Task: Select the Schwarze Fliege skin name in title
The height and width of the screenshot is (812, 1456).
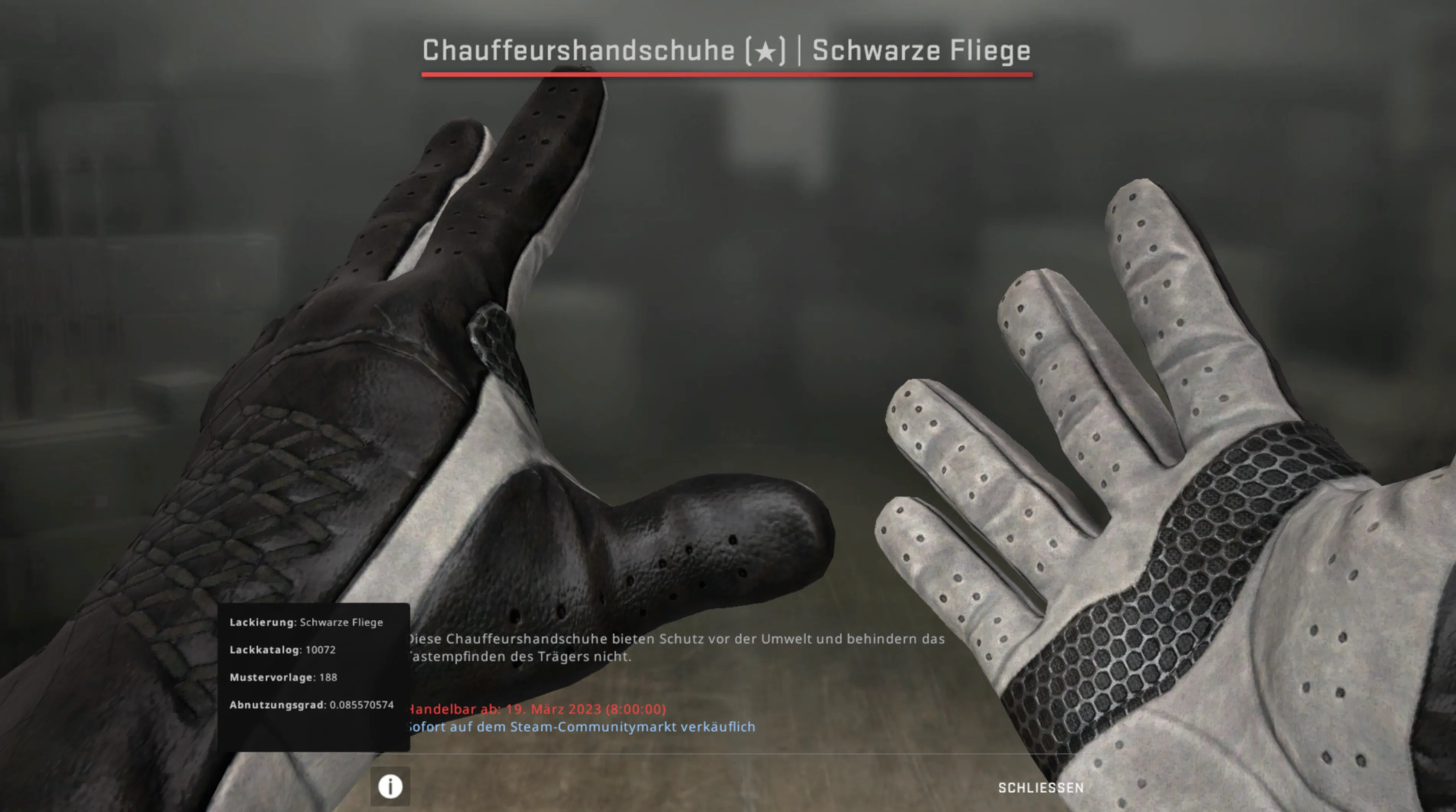Action: point(921,51)
